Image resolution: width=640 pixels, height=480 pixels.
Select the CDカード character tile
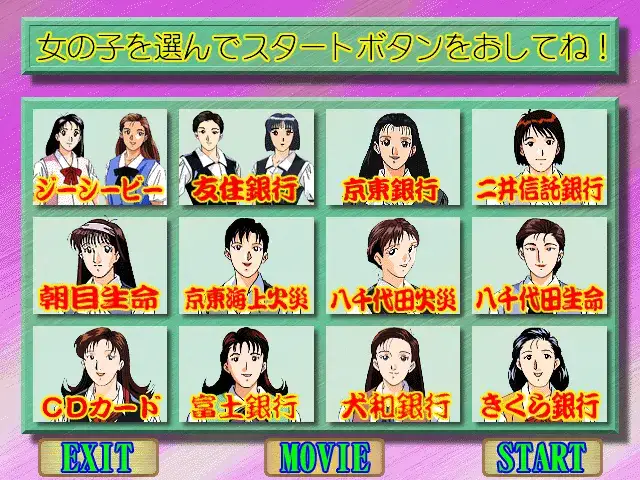(x=98, y=374)
